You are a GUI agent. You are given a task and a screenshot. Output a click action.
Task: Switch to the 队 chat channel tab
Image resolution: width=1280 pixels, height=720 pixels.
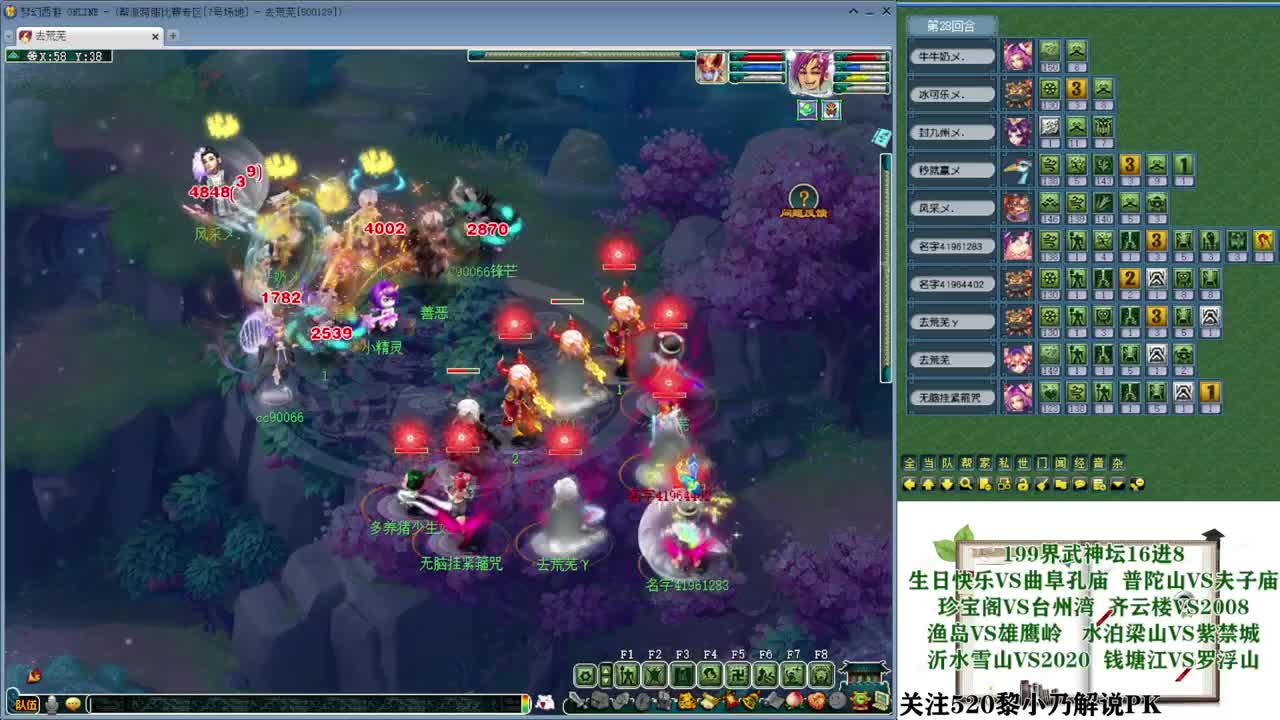(945, 462)
